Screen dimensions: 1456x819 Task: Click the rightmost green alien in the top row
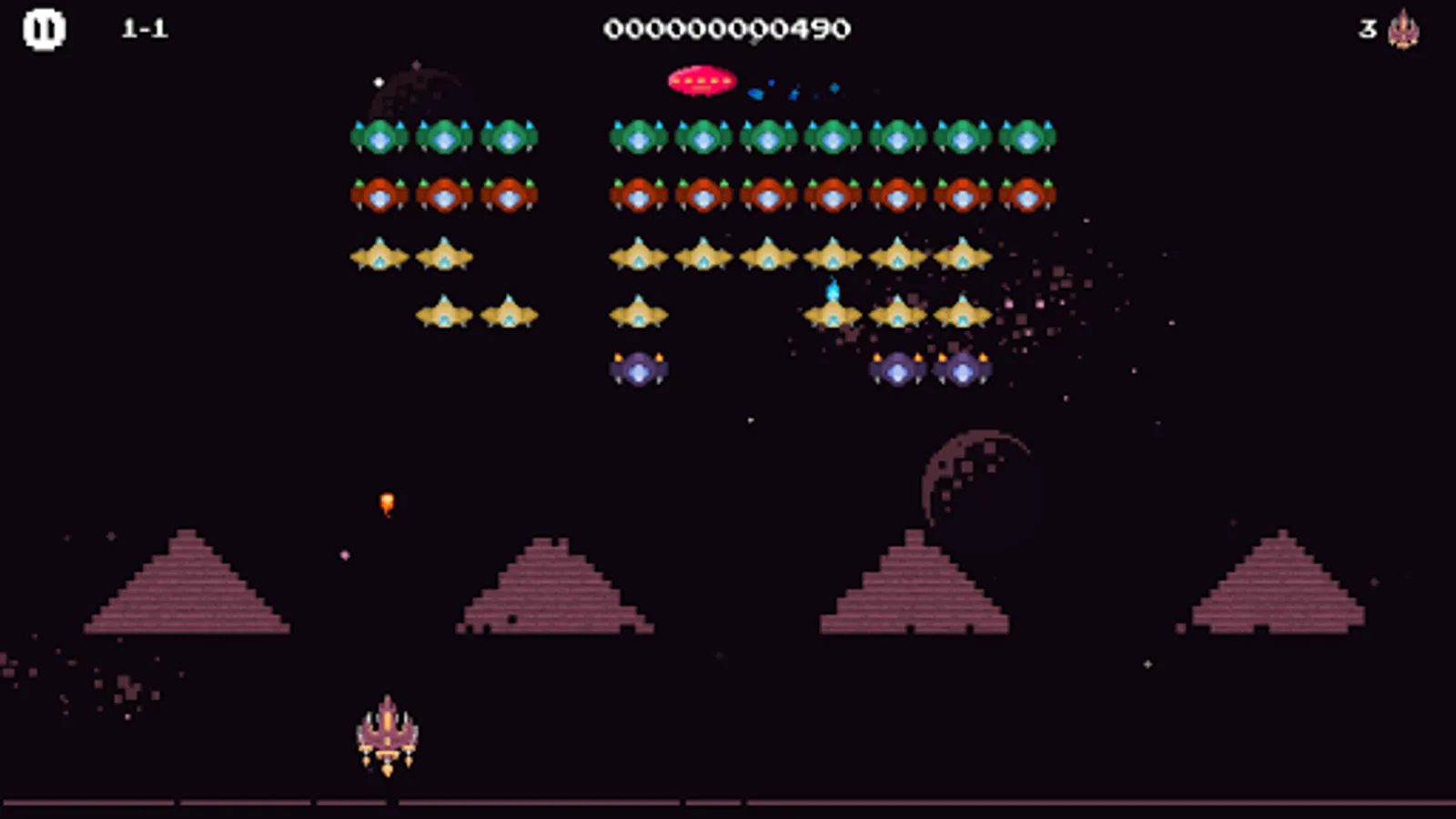pos(1026,136)
